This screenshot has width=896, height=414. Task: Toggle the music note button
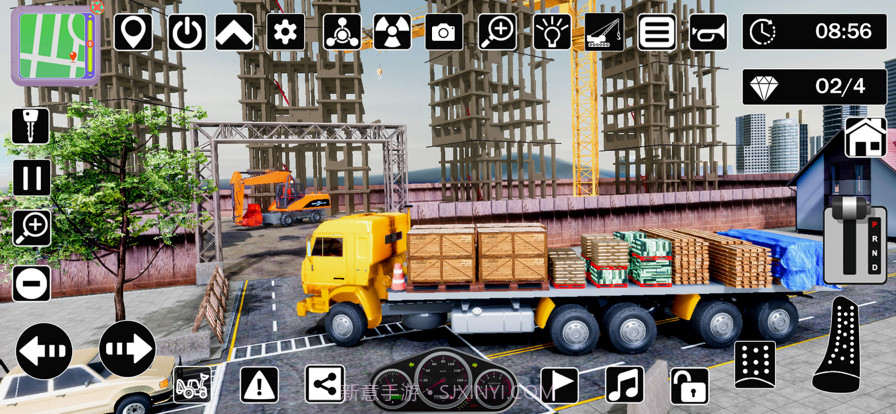[624, 384]
